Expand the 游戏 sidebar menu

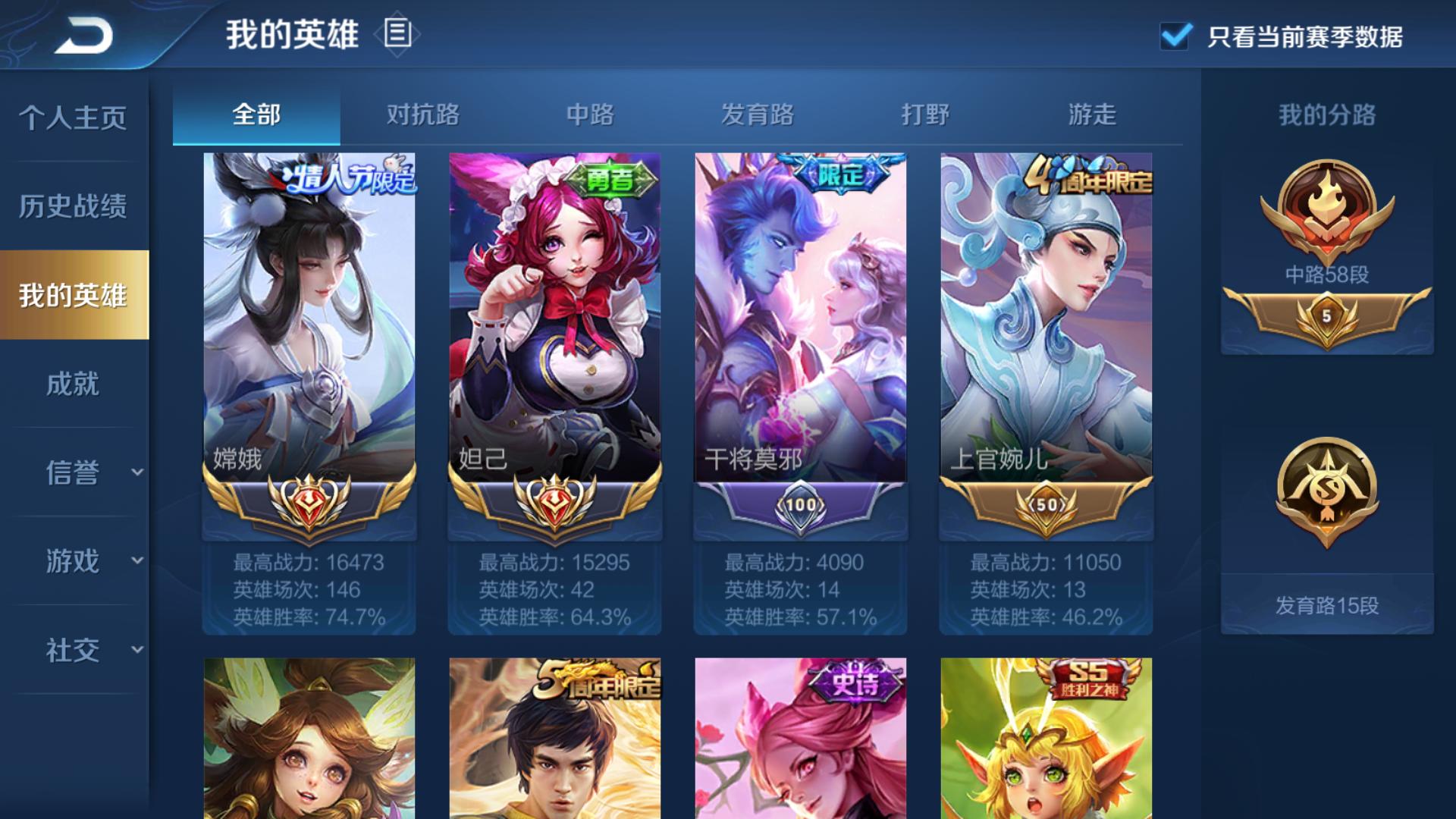72,561
